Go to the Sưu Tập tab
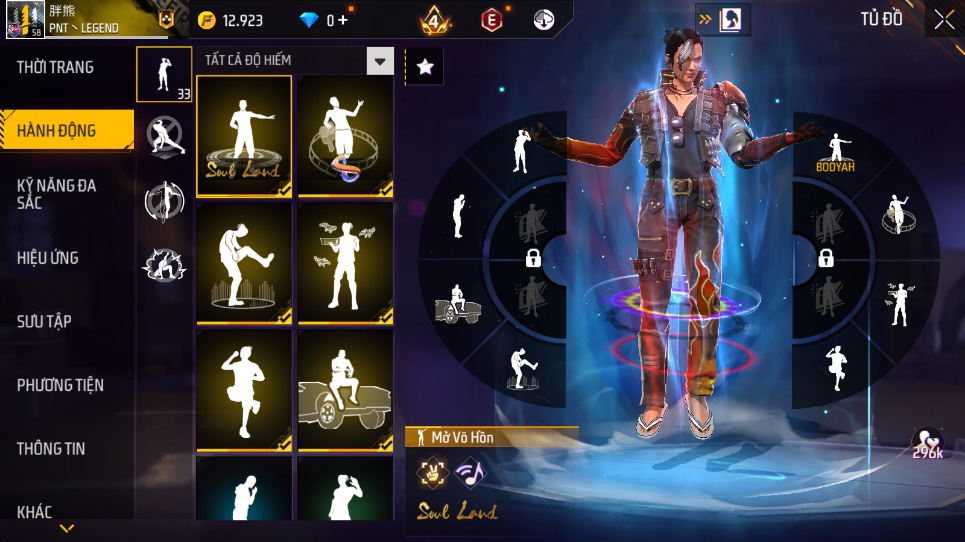 click(x=44, y=321)
